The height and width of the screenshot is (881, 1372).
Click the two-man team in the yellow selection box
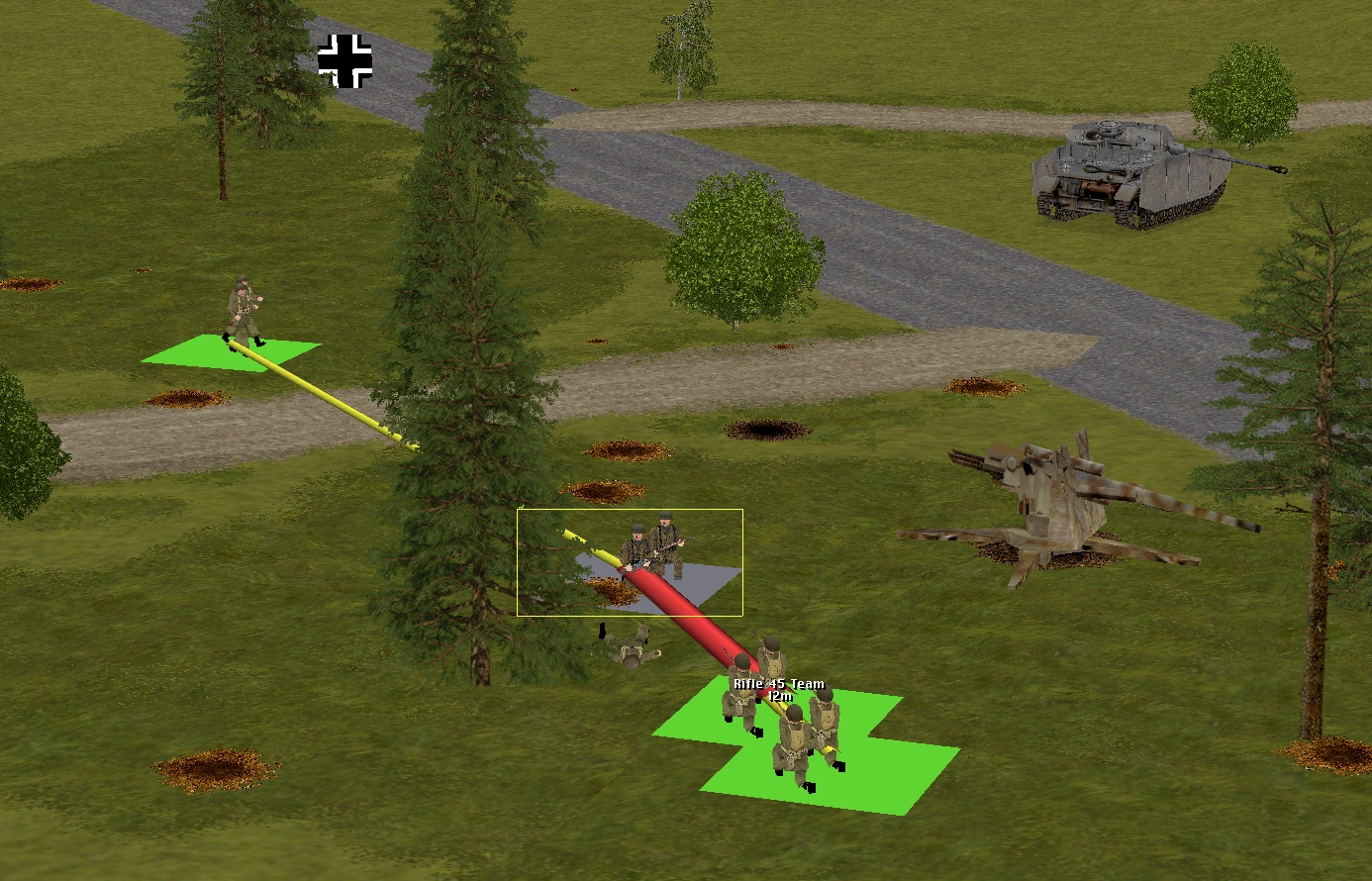(650, 547)
